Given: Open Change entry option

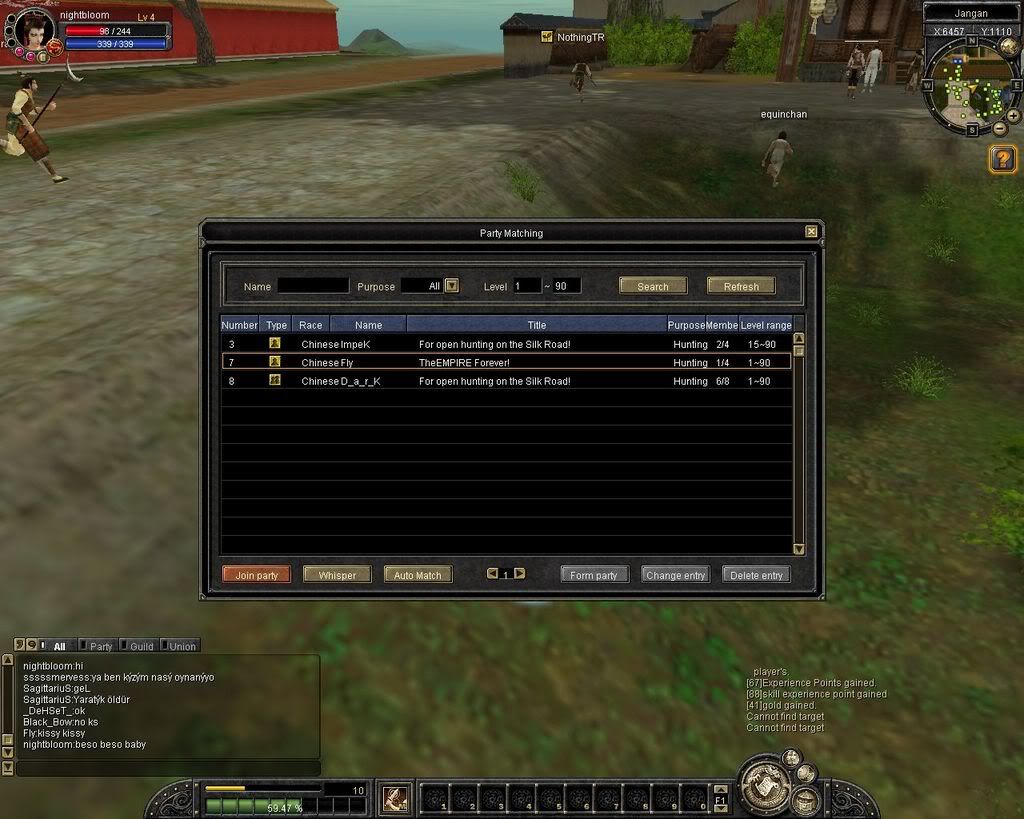Looking at the screenshot, I should pos(676,575).
